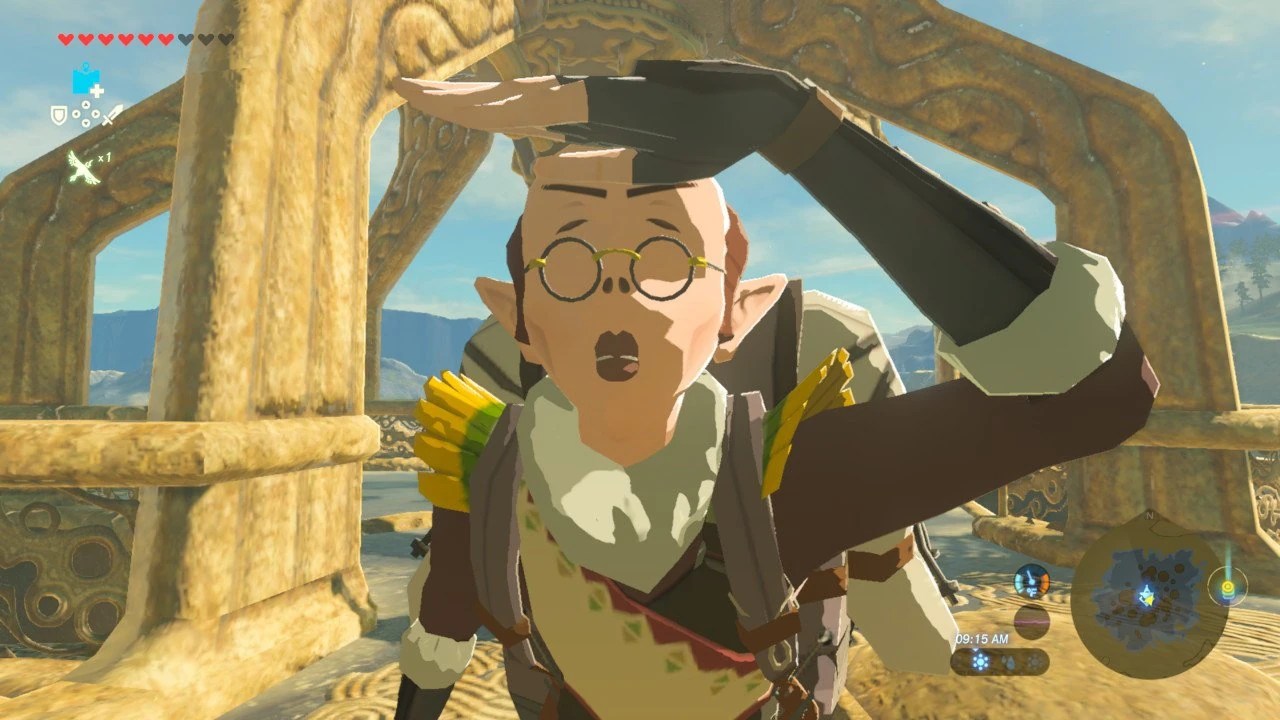Click the up arrow on the D-pad indicator
The height and width of the screenshot is (720, 1280).
86,104
